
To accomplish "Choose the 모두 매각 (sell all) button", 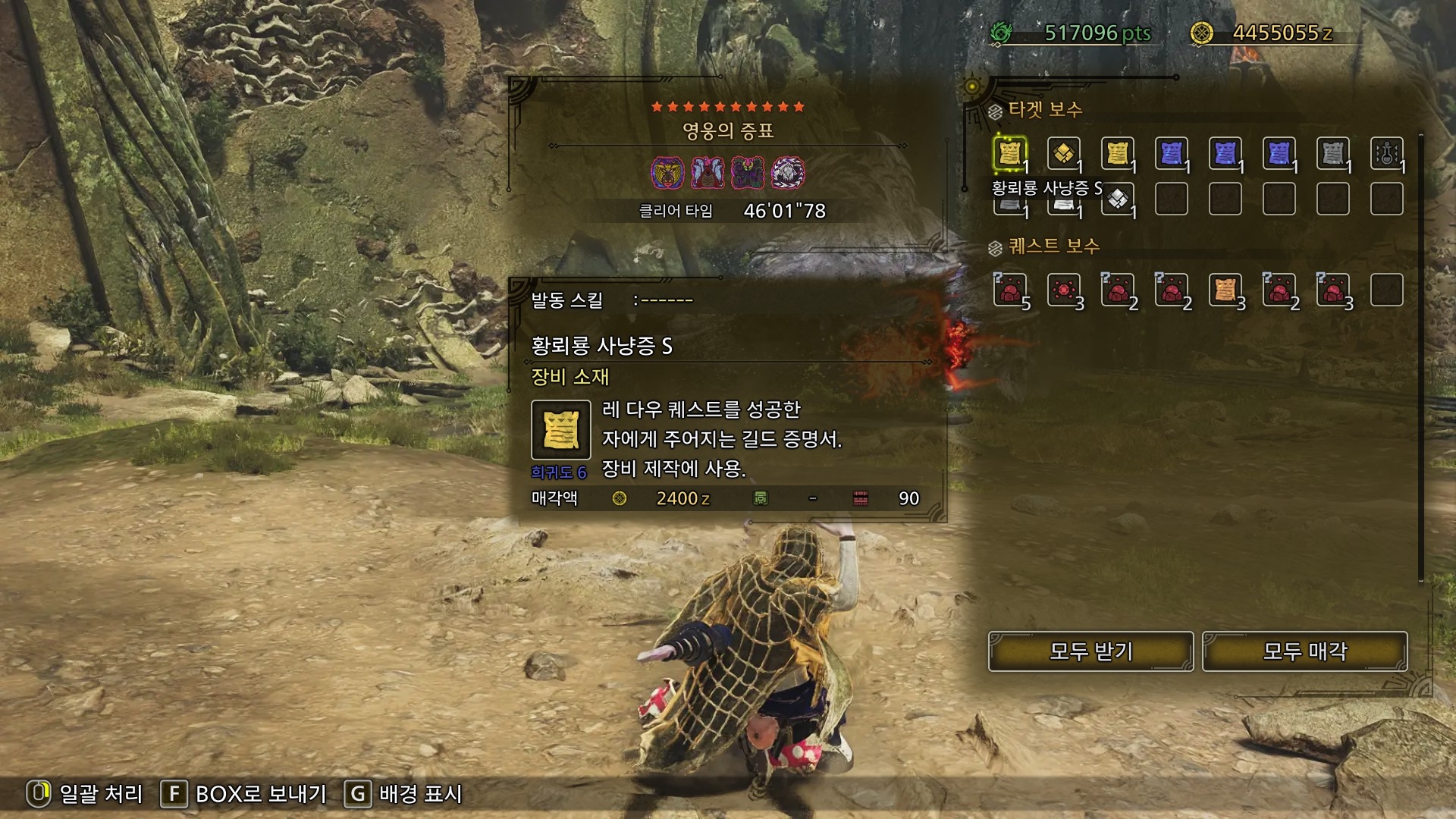I will tap(1304, 651).
